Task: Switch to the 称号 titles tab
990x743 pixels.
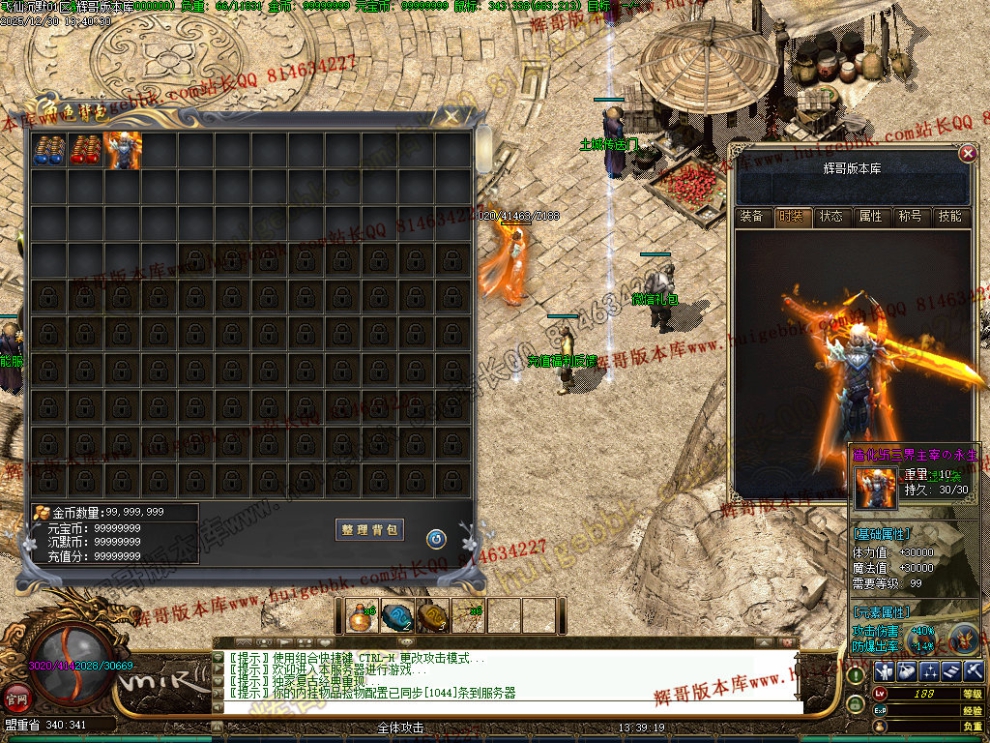Action: (x=909, y=216)
